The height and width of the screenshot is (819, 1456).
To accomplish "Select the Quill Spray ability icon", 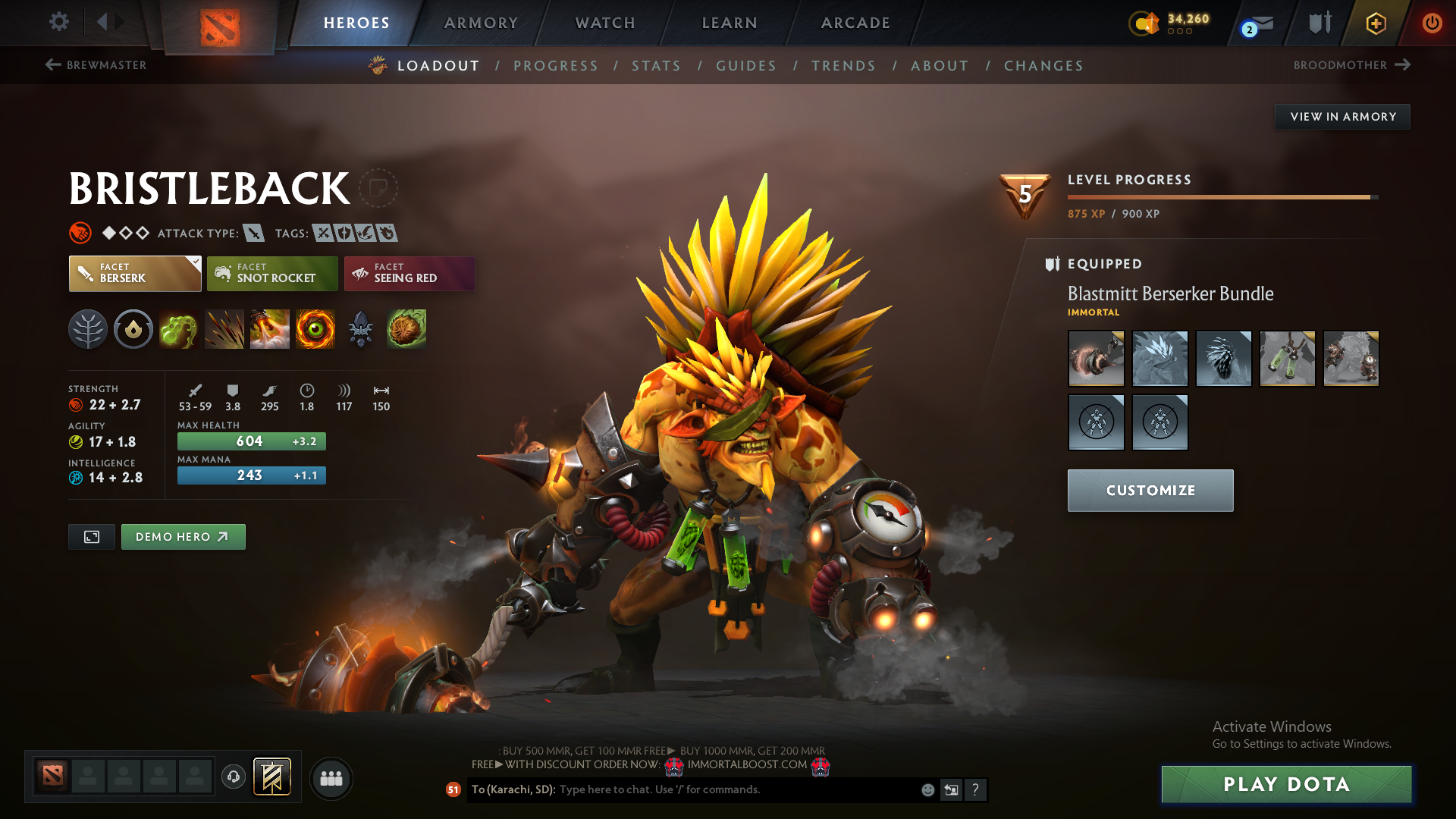I will pyautogui.click(x=224, y=329).
